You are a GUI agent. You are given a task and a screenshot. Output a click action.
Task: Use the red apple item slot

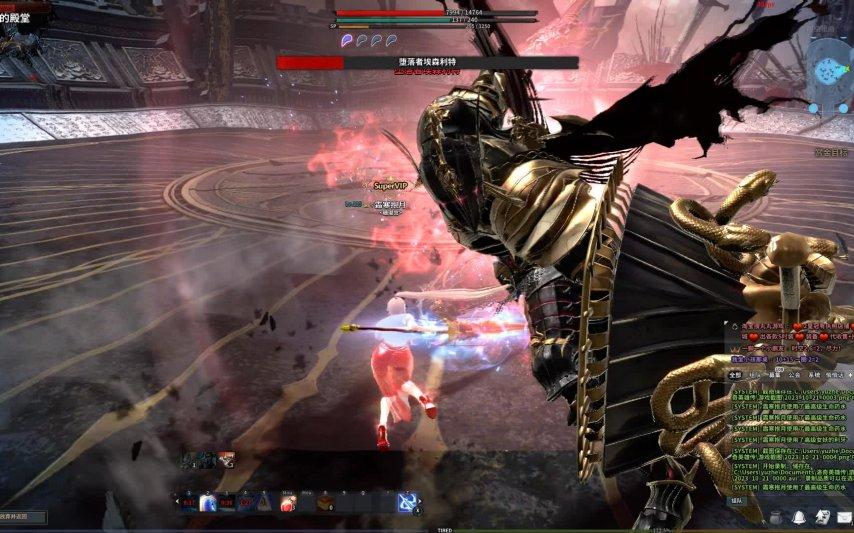coord(287,503)
